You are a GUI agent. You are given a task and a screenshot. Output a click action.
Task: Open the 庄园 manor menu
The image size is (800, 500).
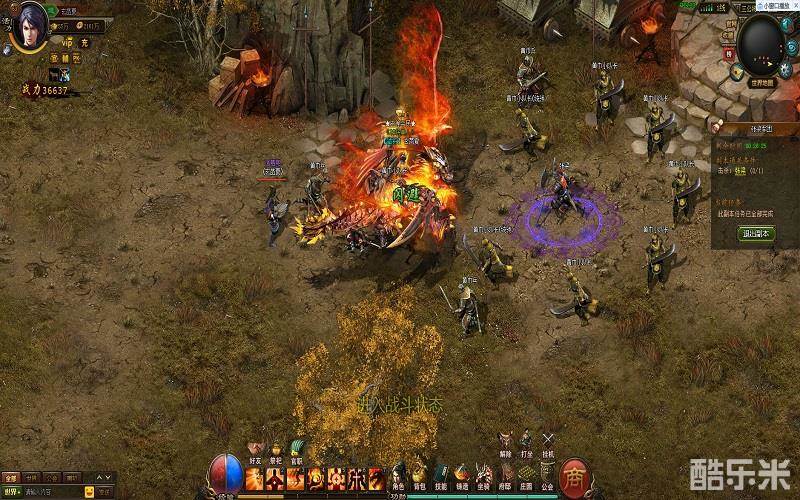pos(526,475)
